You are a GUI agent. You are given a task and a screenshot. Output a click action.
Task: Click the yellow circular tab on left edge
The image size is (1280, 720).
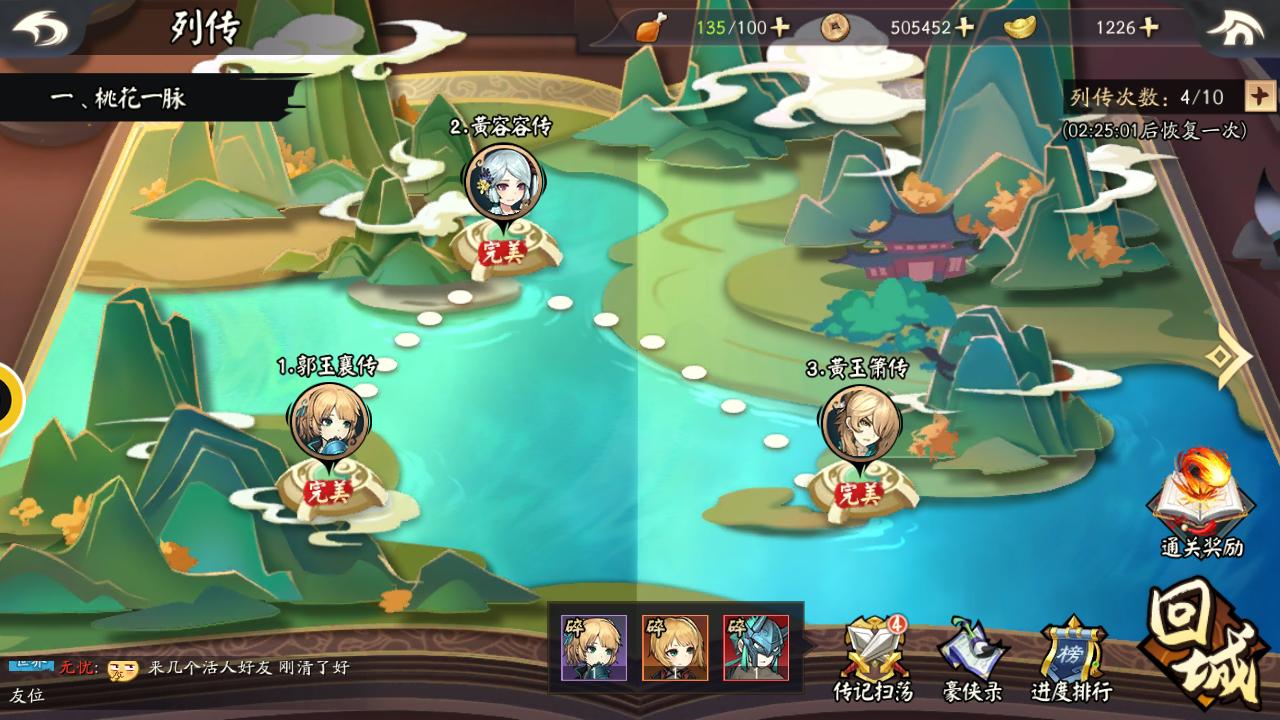pyautogui.click(x=8, y=399)
